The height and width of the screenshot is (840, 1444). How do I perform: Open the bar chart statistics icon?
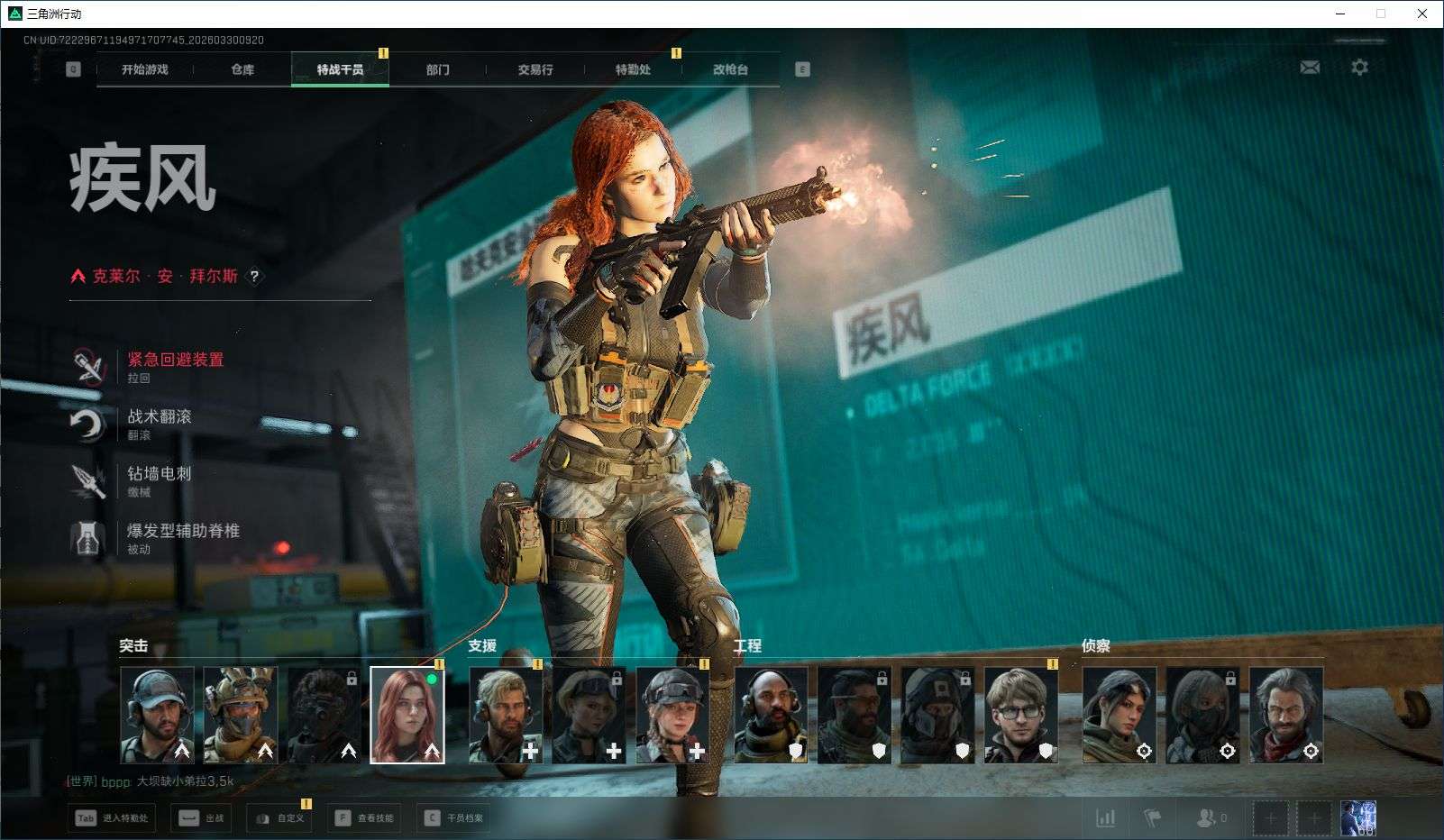click(1105, 818)
